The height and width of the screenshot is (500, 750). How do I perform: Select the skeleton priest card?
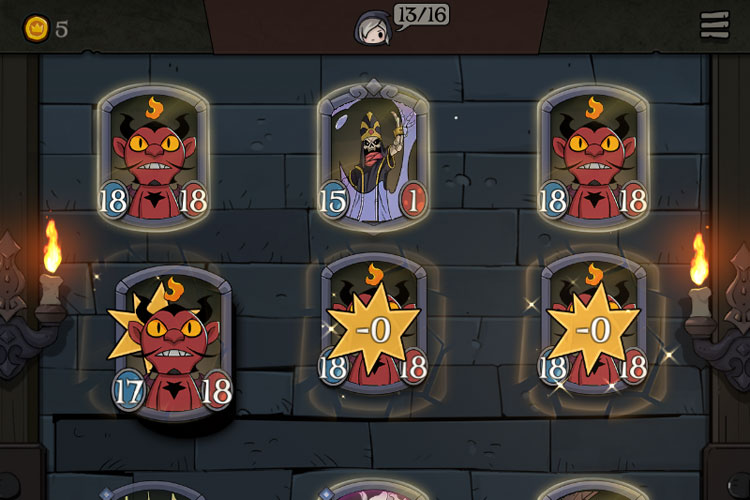[373, 157]
